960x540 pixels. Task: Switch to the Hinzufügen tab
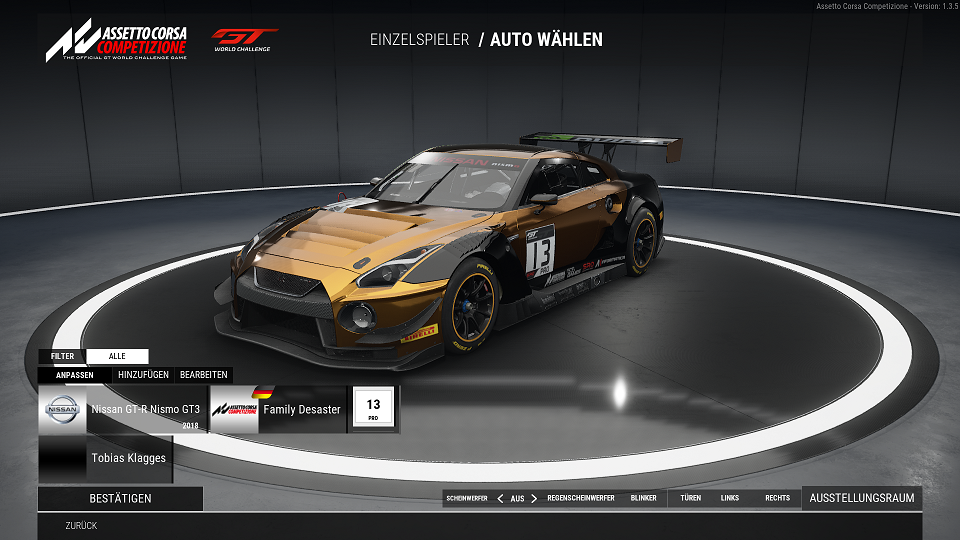(x=143, y=375)
